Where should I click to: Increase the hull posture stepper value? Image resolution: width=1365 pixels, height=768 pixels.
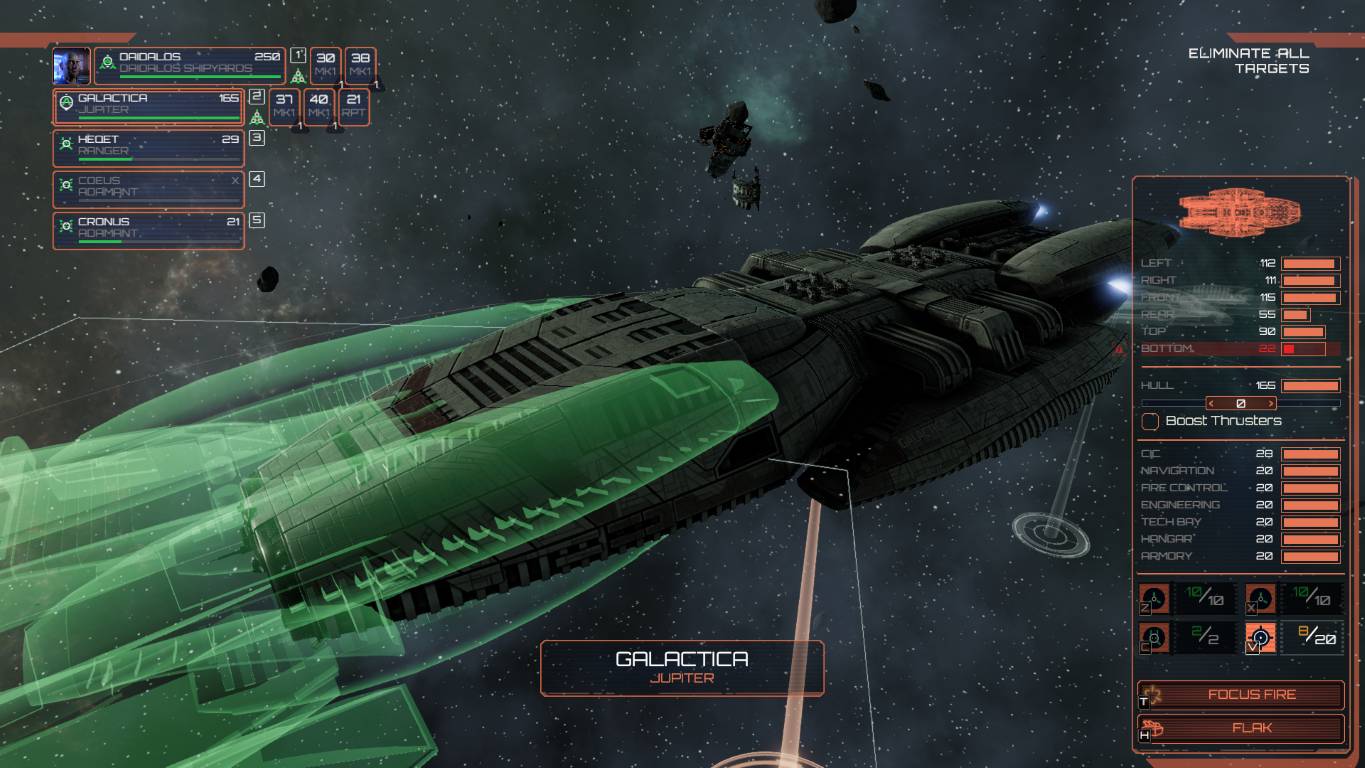tap(1271, 404)
